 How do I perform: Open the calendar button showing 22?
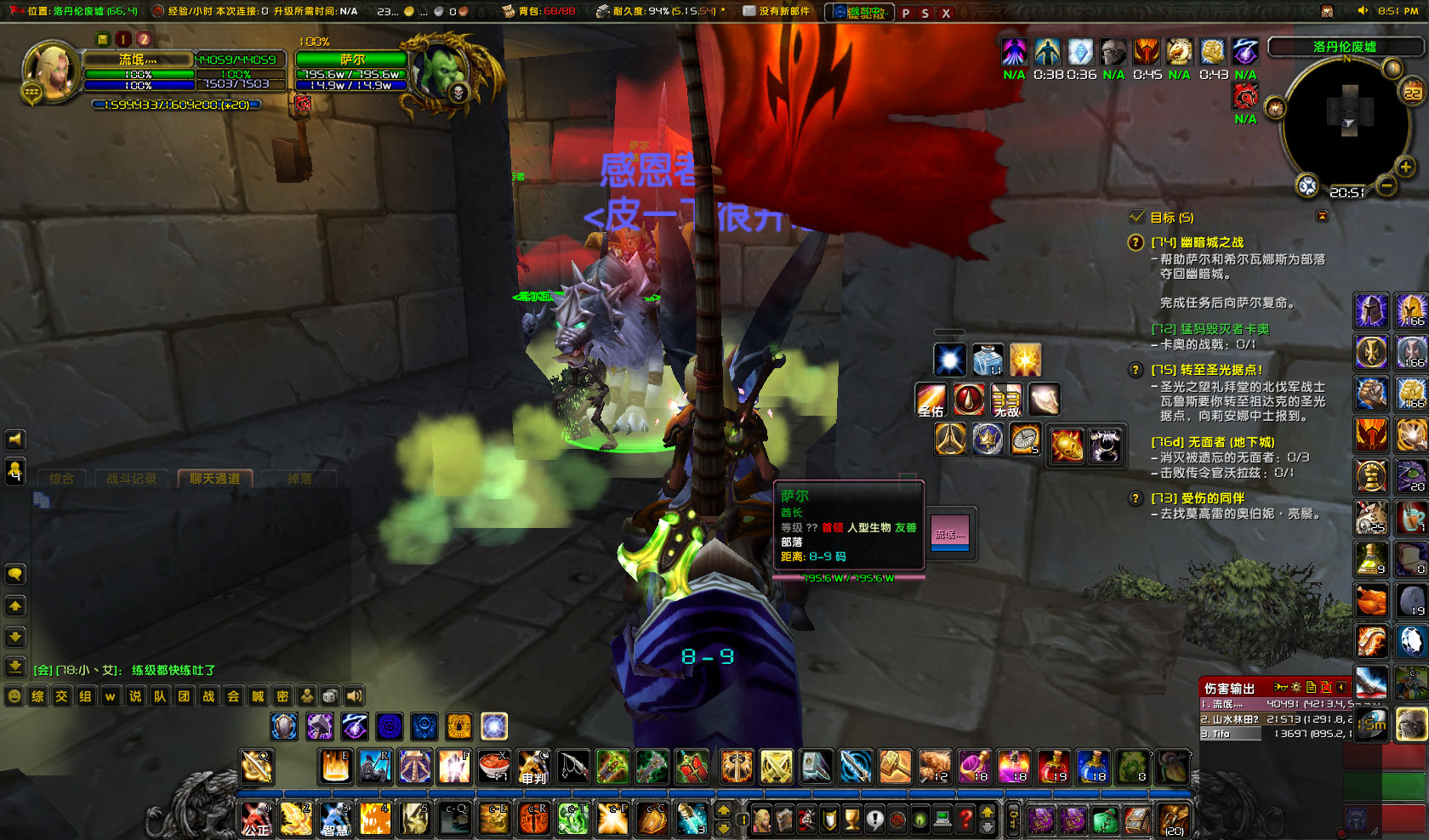(x=1413, y=92)
